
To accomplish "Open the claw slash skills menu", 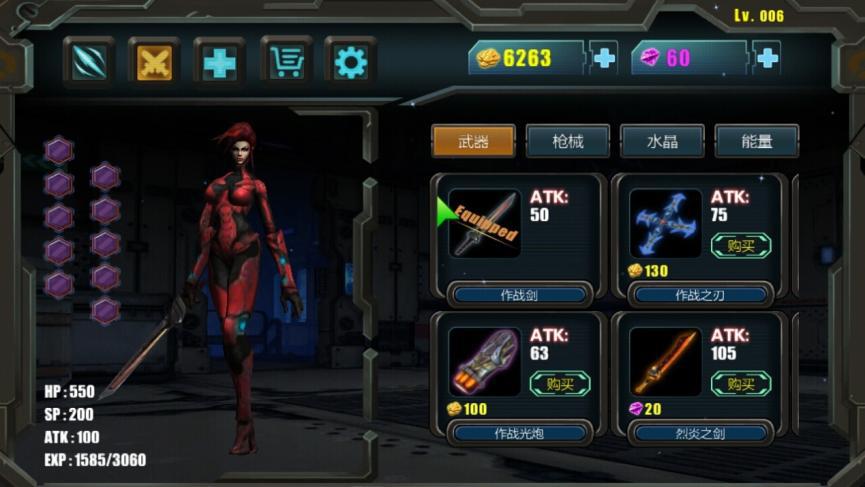I will pos(89,62).
